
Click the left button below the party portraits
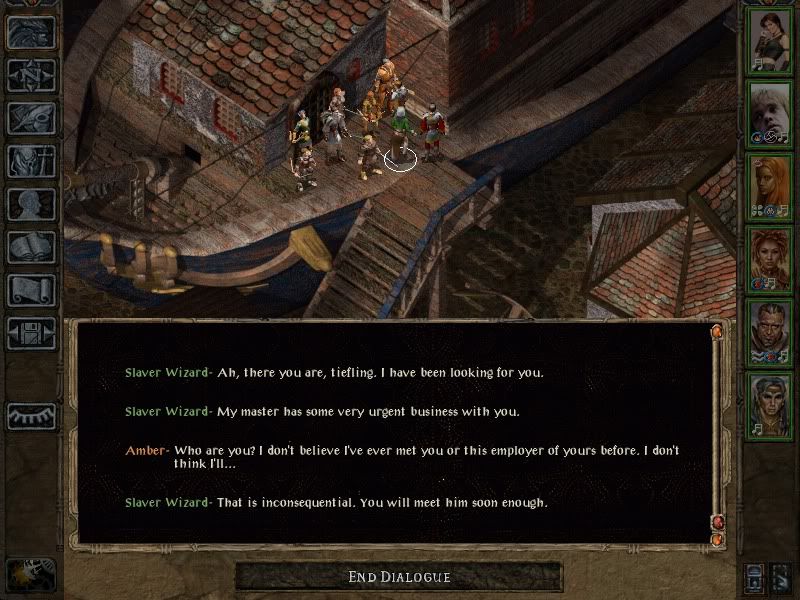(x=756, y=576)
